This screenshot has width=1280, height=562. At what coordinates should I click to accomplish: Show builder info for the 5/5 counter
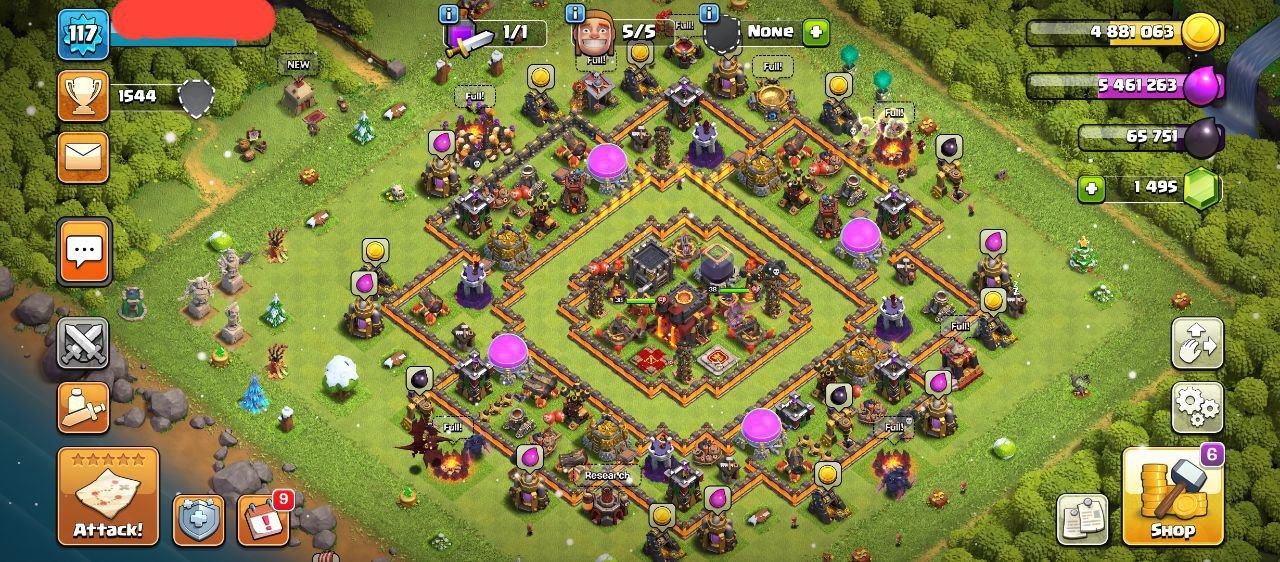coord(575,13)
